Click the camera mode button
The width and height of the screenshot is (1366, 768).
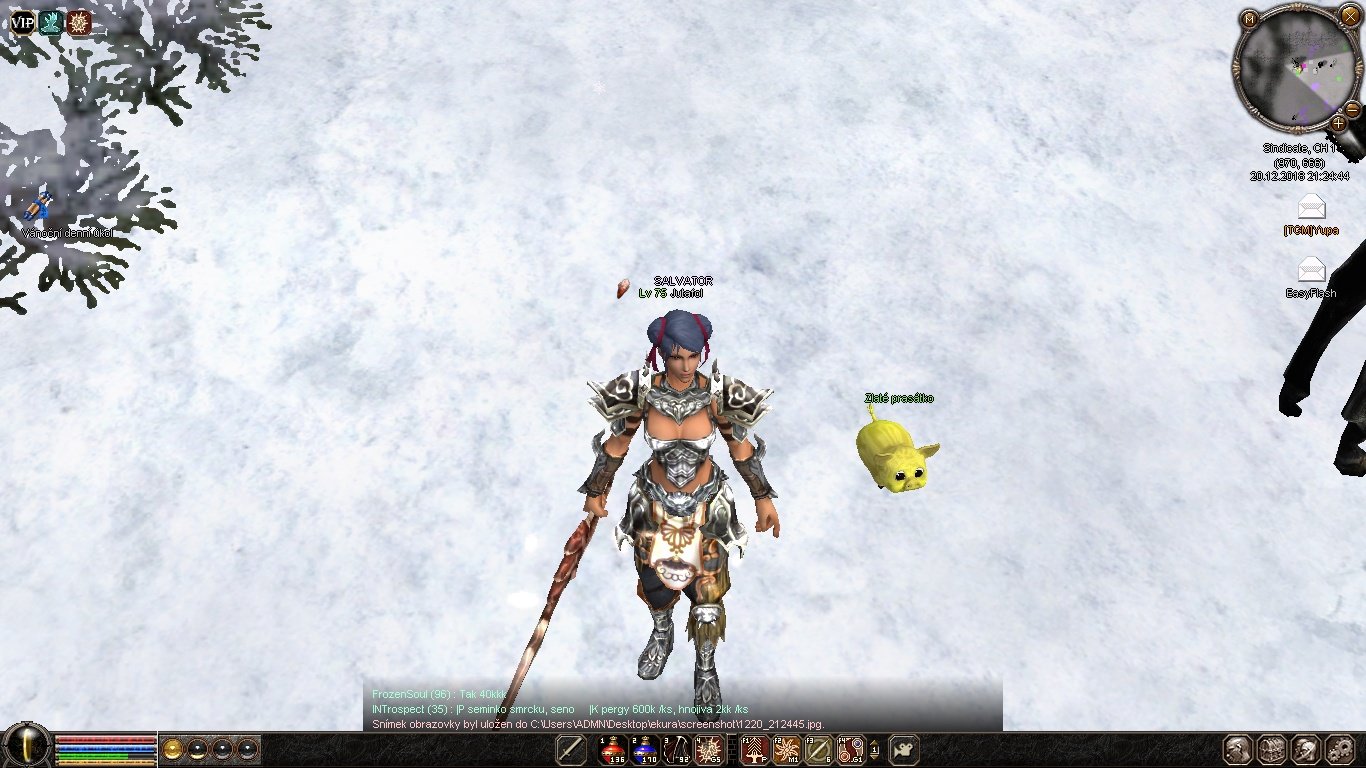904,749
